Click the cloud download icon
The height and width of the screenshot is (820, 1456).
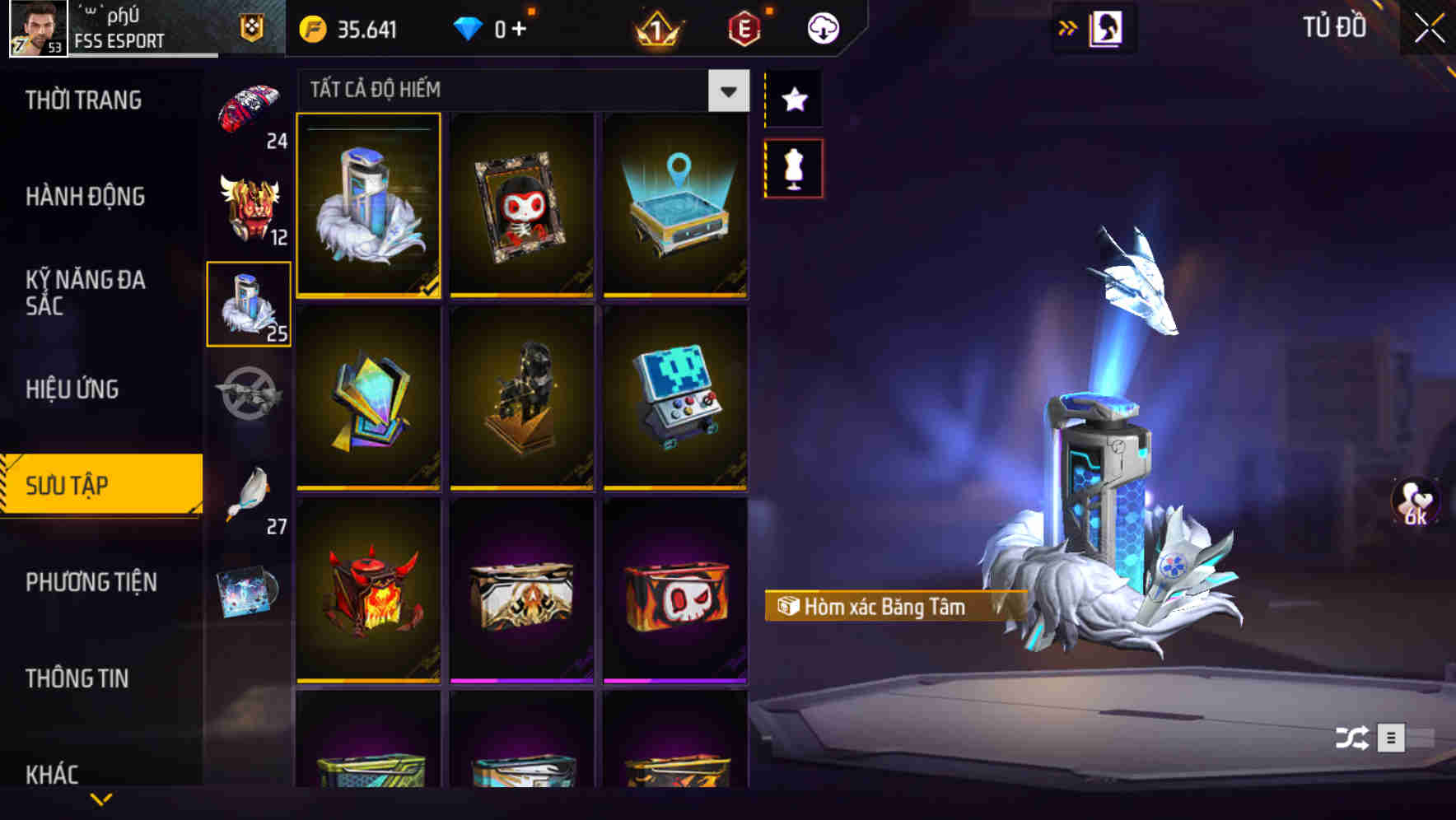[x=822, y=27]
